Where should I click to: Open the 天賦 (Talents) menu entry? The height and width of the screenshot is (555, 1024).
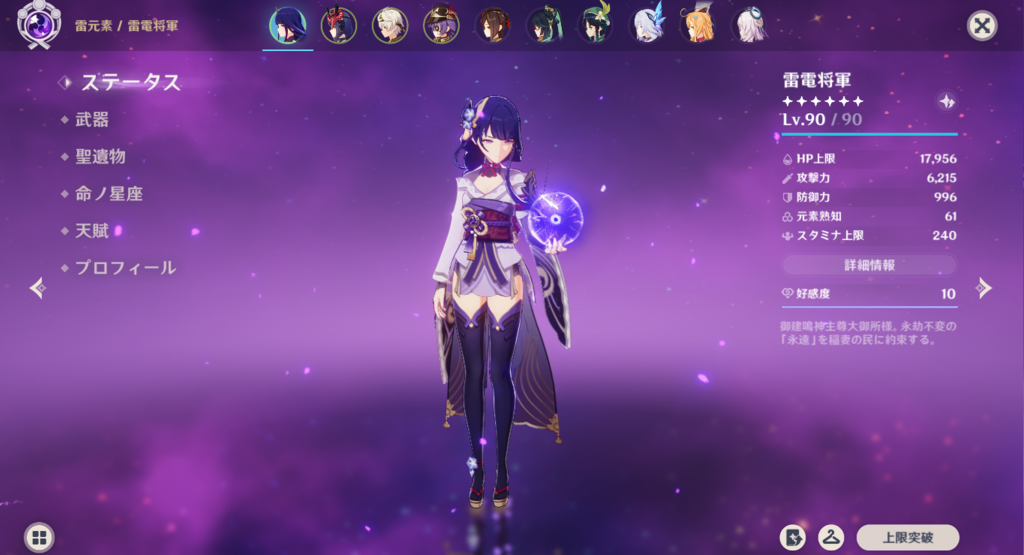click(91, 231)
